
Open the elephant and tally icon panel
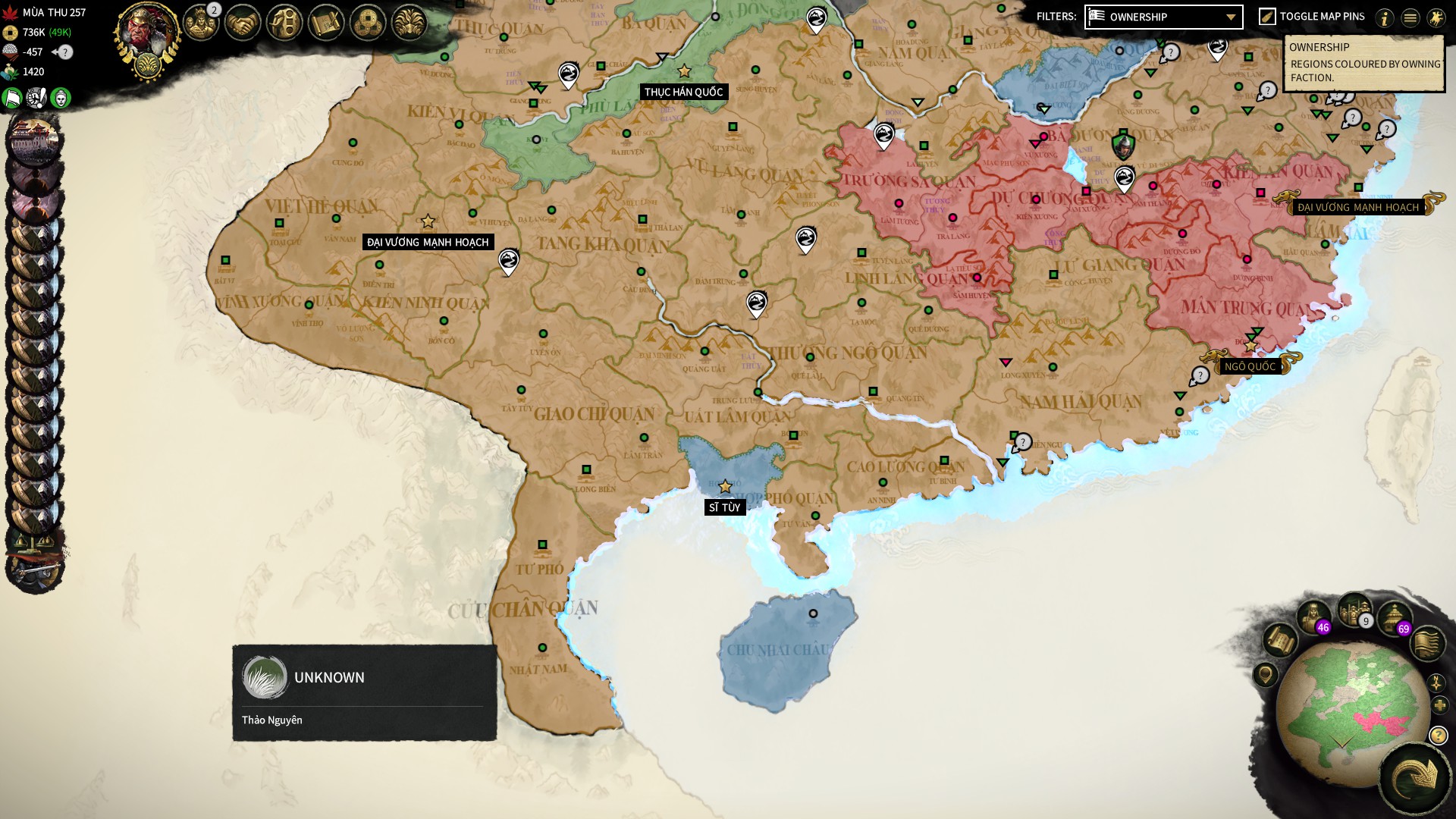pyautogui.click(x=284, y=24)
